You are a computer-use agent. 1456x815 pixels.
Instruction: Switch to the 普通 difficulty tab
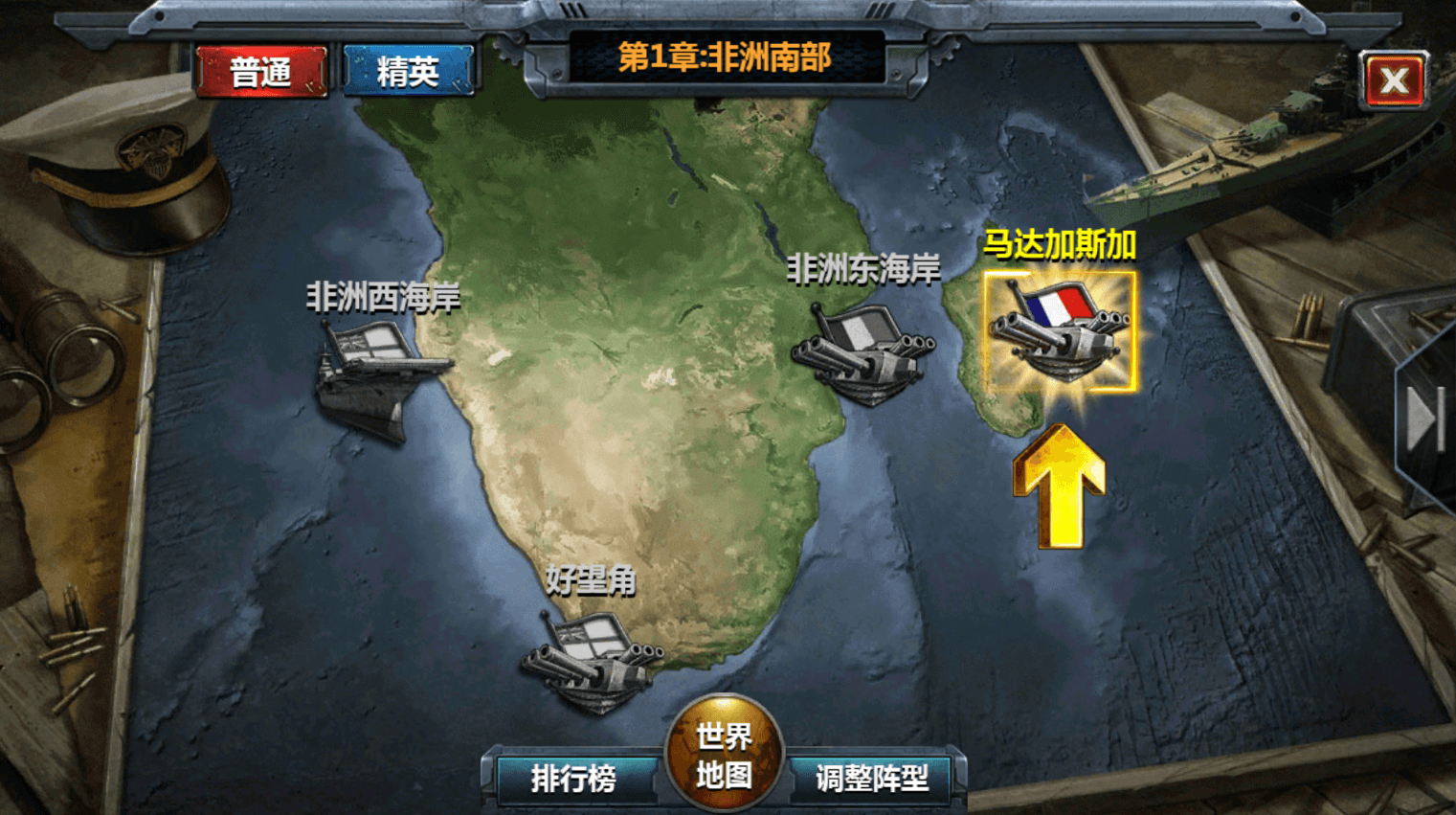(260, 72)
